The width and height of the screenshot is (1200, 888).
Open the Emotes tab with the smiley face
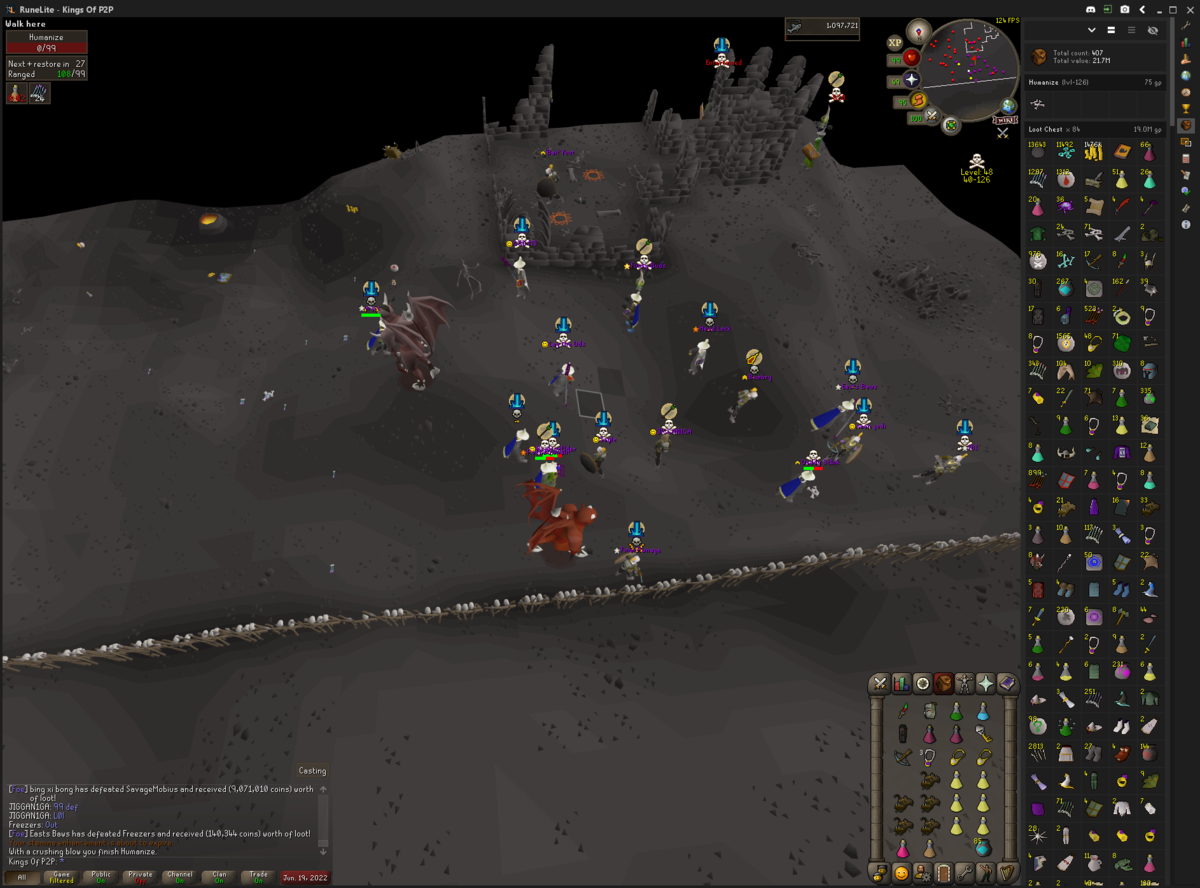tap(901, 872)
